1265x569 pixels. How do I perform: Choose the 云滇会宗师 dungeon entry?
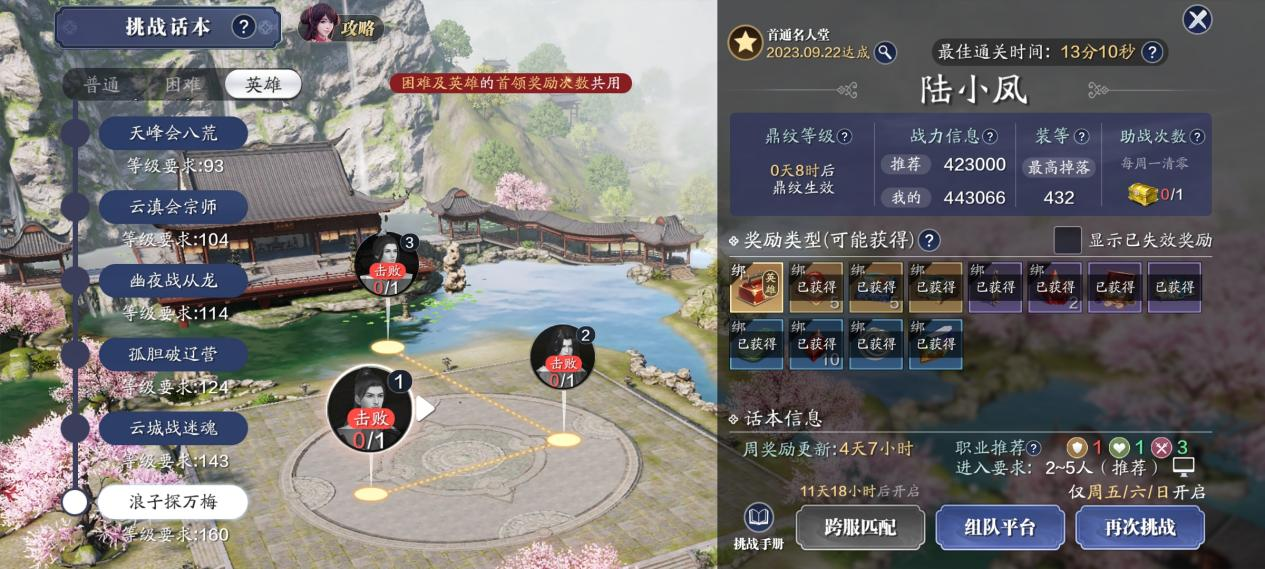click(x=173, y=207)
